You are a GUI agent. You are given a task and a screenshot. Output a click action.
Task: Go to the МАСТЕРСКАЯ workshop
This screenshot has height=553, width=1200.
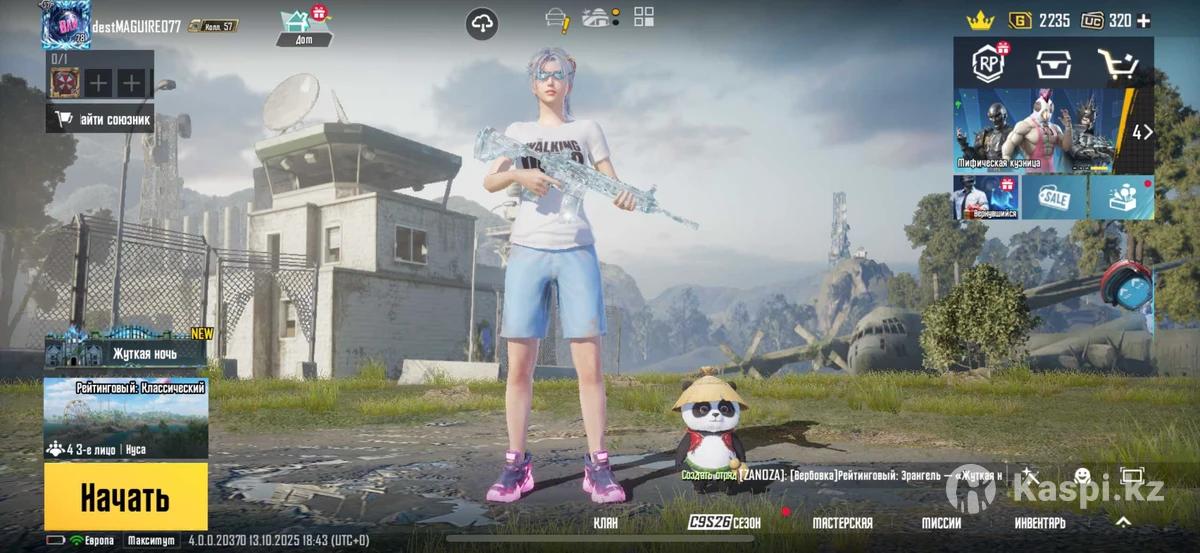(x=842, y=523)
